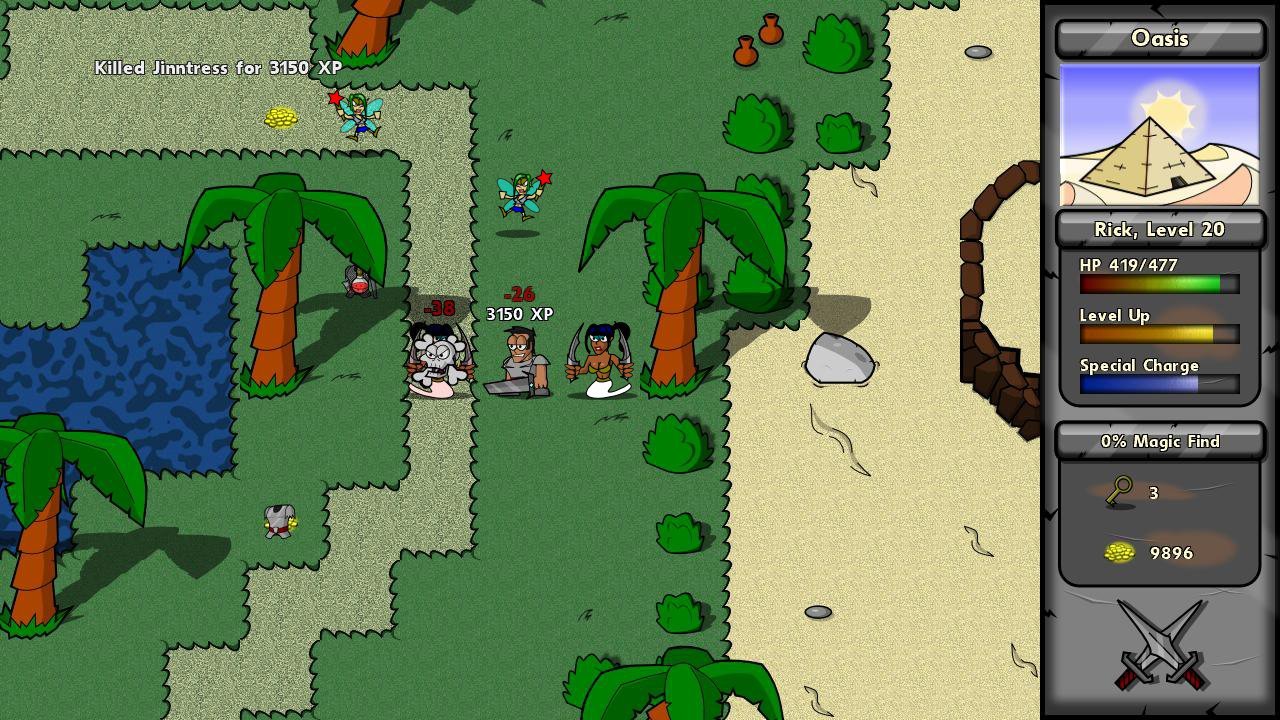Attack the skull-masked Jinn enemy

point(438,355)
